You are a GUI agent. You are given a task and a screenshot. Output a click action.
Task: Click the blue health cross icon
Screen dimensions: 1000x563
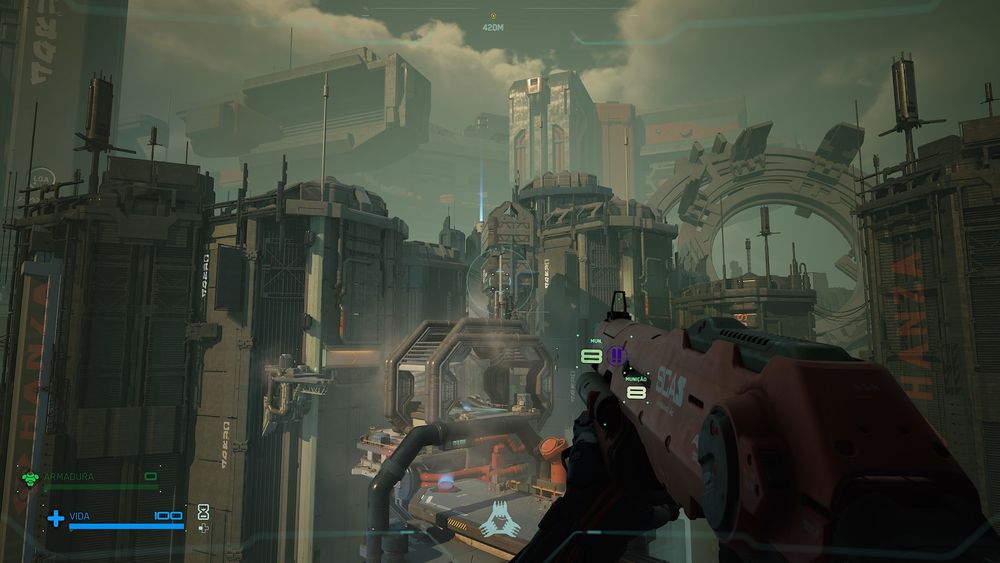tap(56, 518)
